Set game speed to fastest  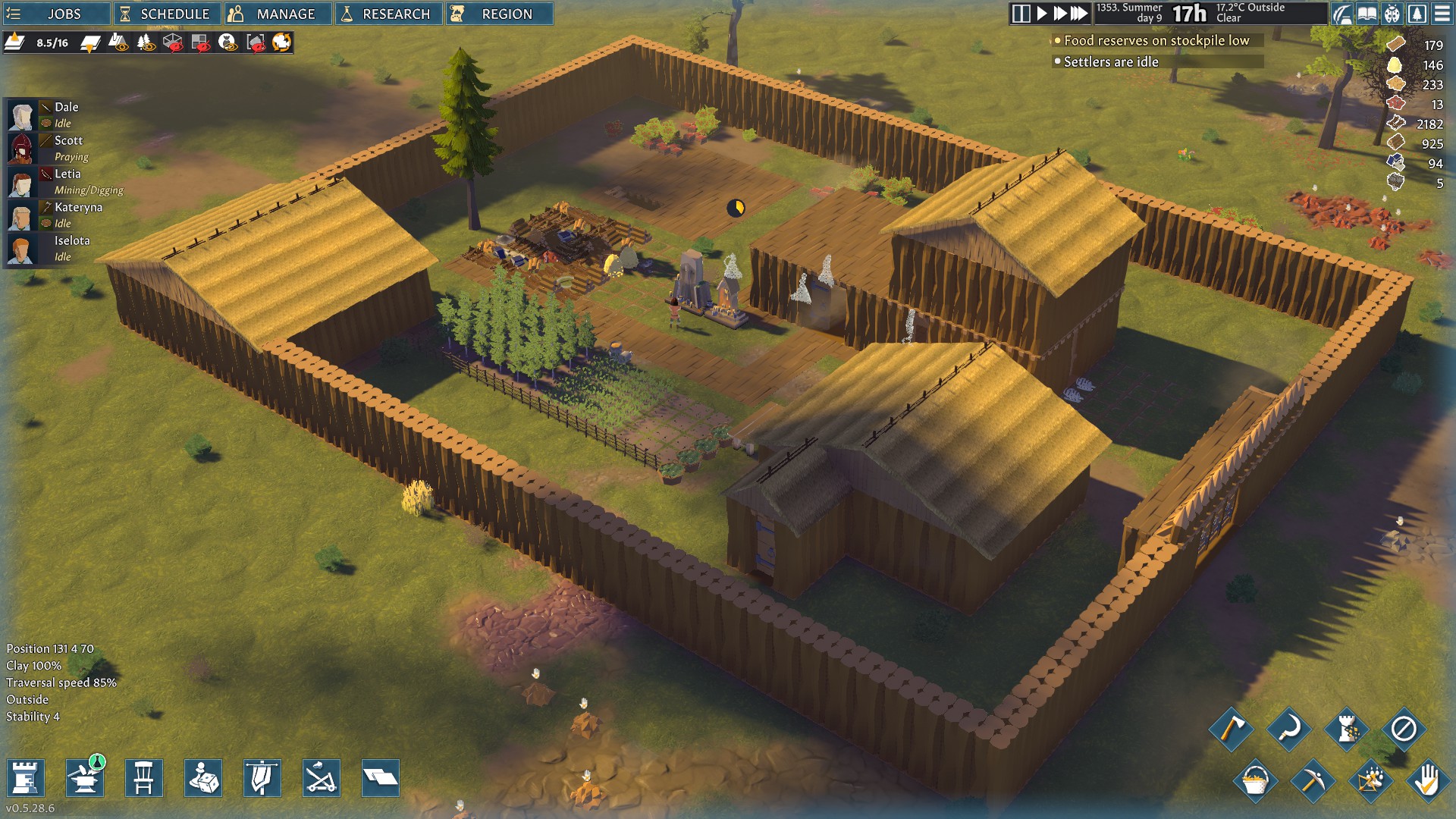click(1079, 14)
